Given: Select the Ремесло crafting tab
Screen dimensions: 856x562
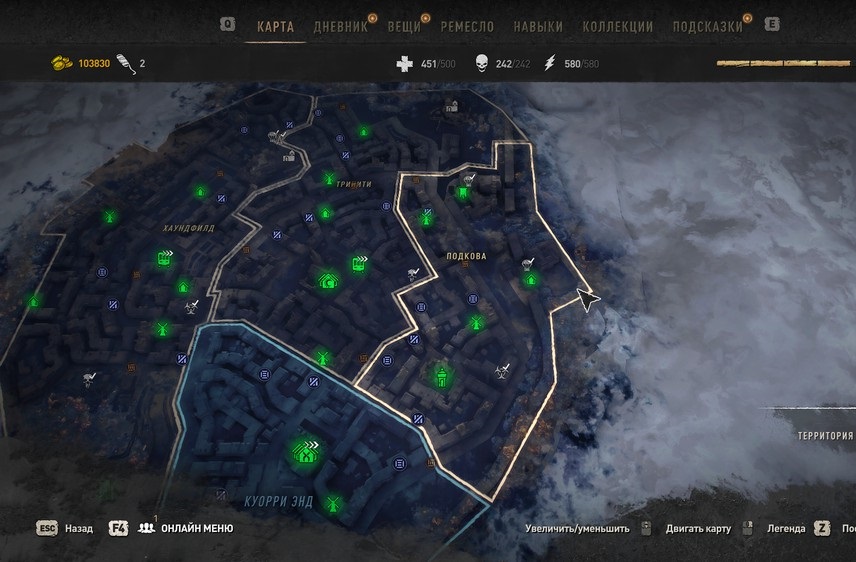Looking at the screenshot, I should (x=469, y=27).
